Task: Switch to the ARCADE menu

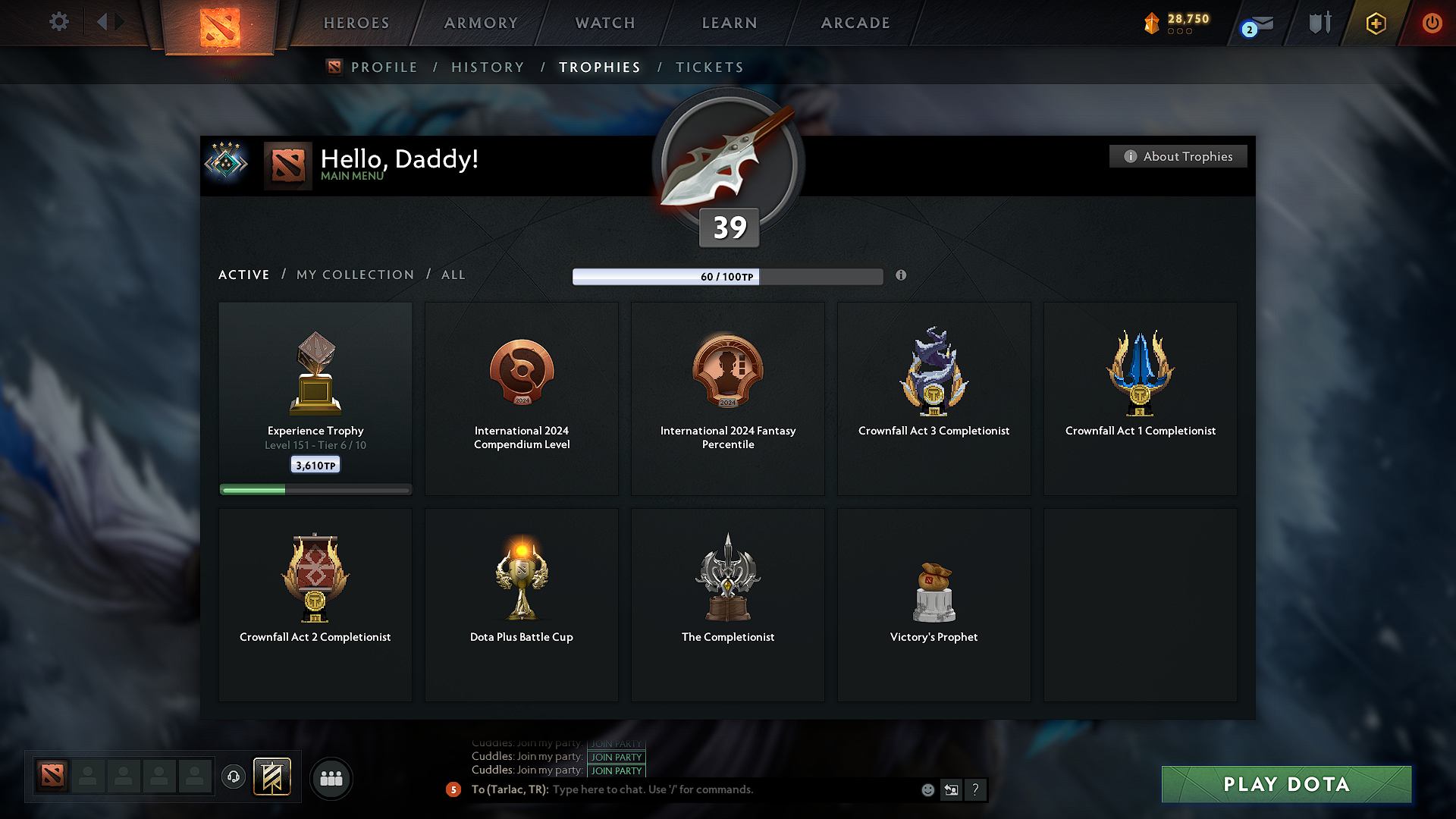Action: (x=855, y=23)
